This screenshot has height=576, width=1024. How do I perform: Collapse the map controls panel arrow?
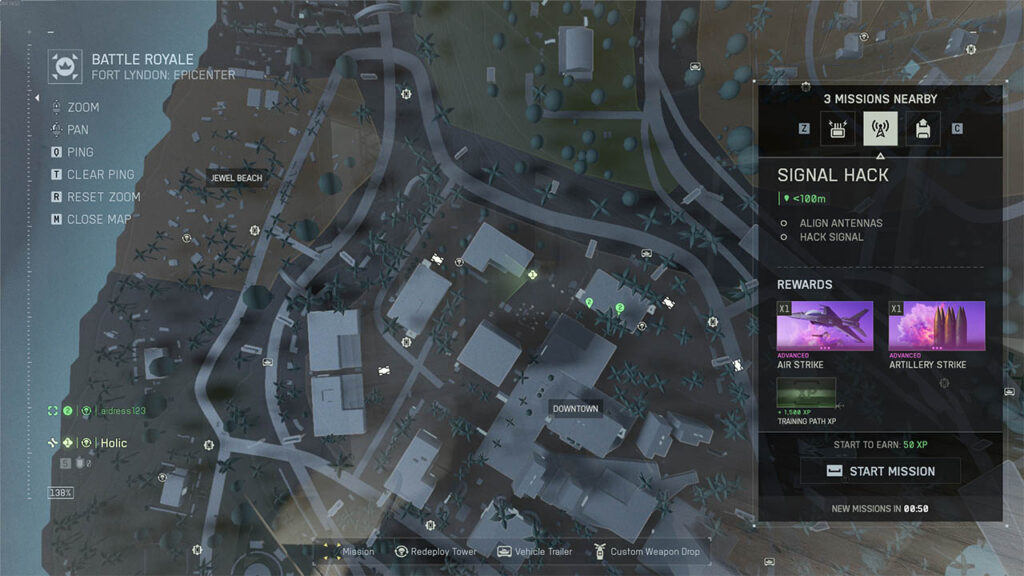coord(39,98)
